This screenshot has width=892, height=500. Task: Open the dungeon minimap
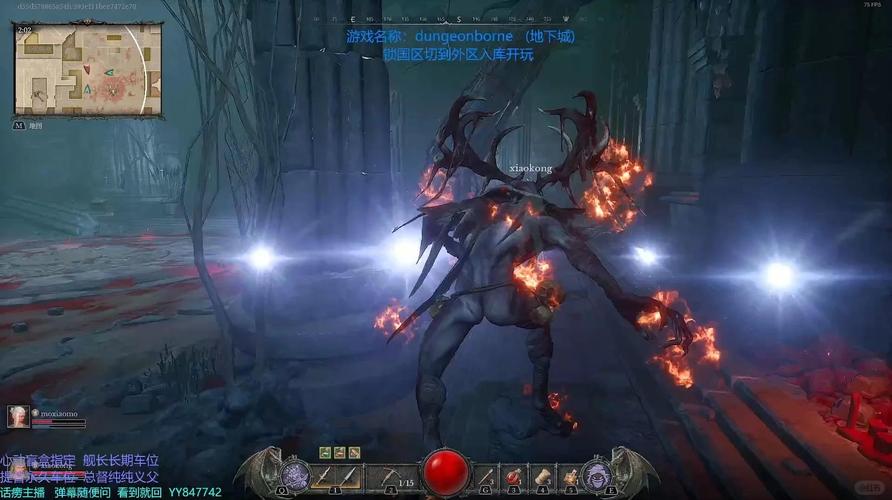coord(87,68)
